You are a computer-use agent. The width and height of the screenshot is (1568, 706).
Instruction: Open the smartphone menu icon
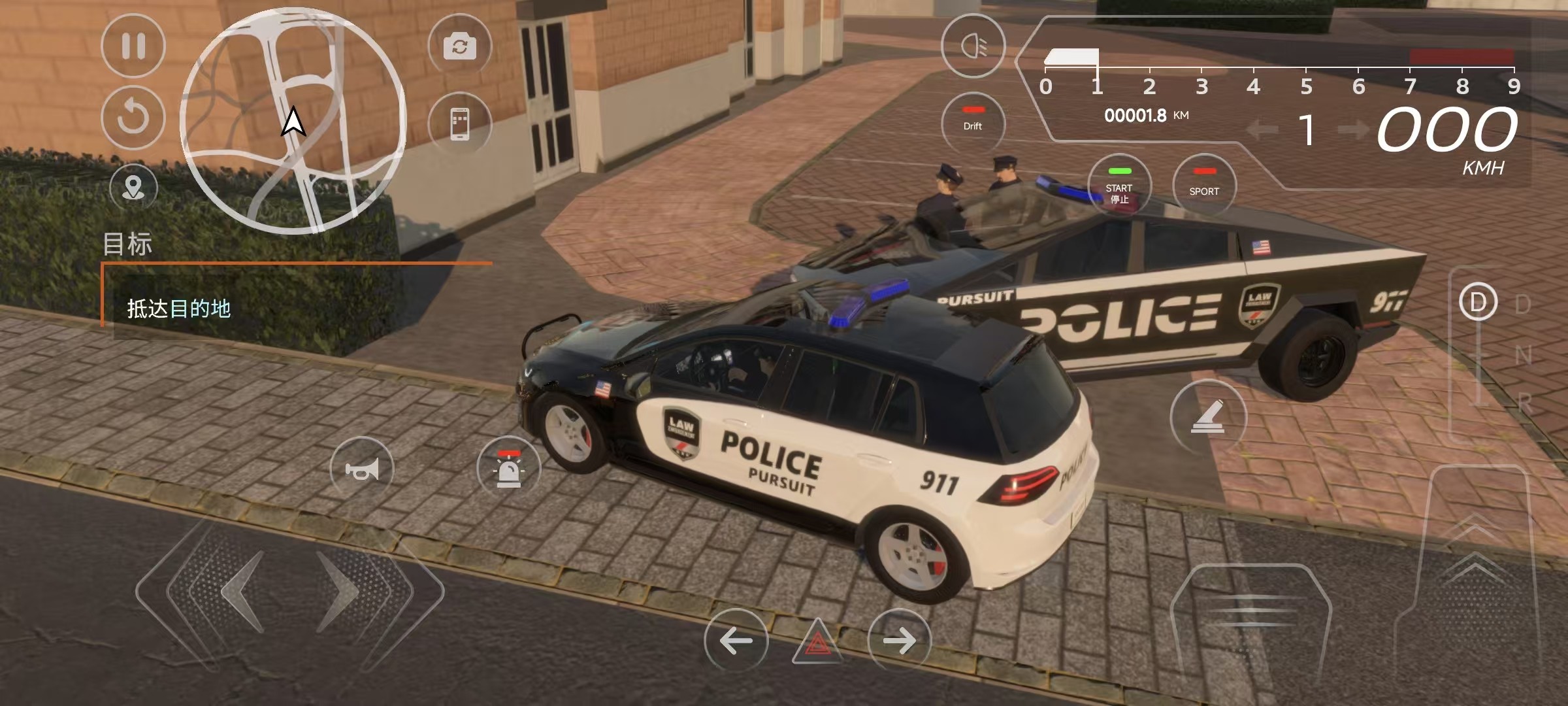click(x=459, y=123)
